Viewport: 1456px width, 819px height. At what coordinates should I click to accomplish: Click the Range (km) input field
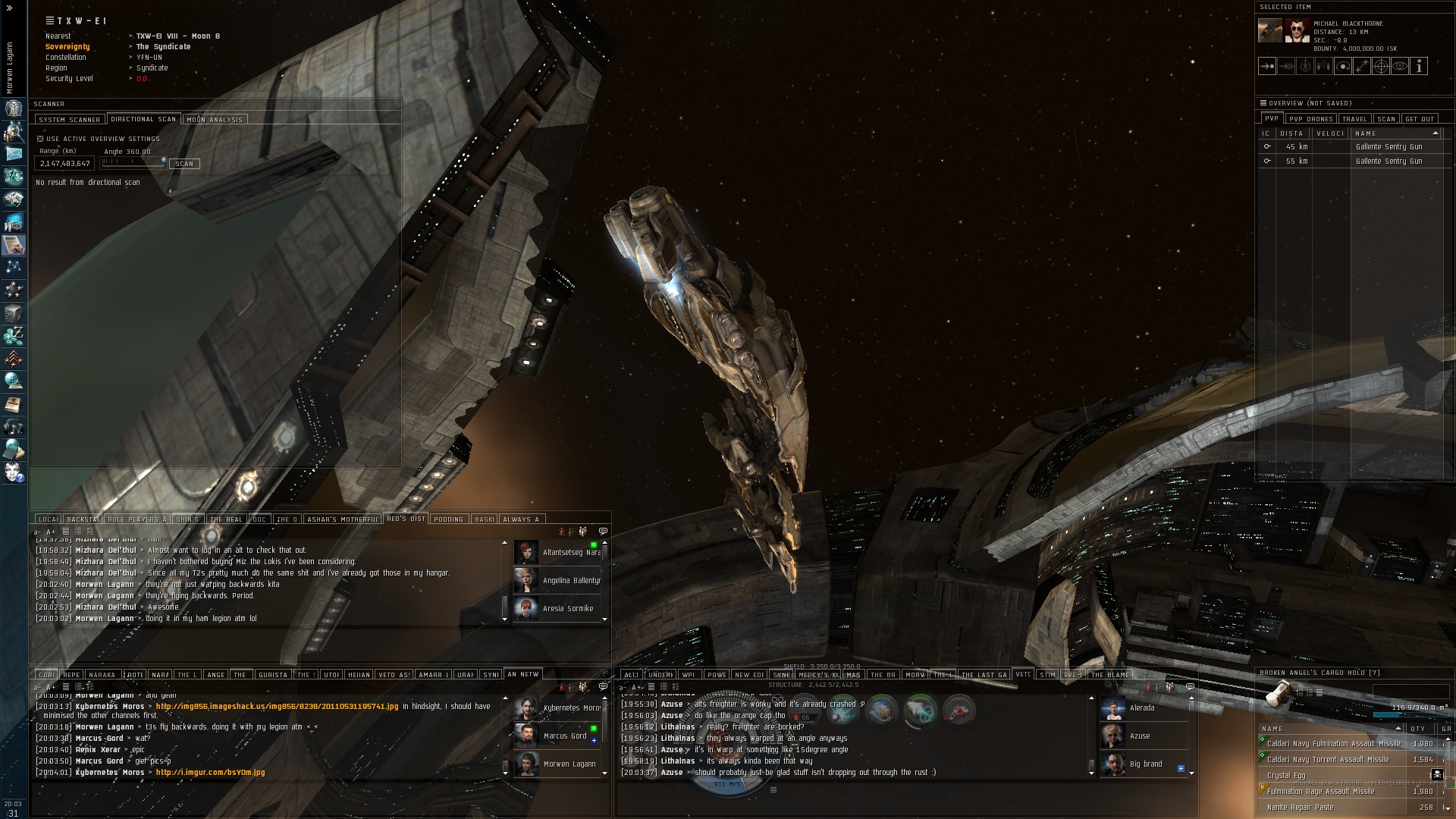[x=65, y=164]
